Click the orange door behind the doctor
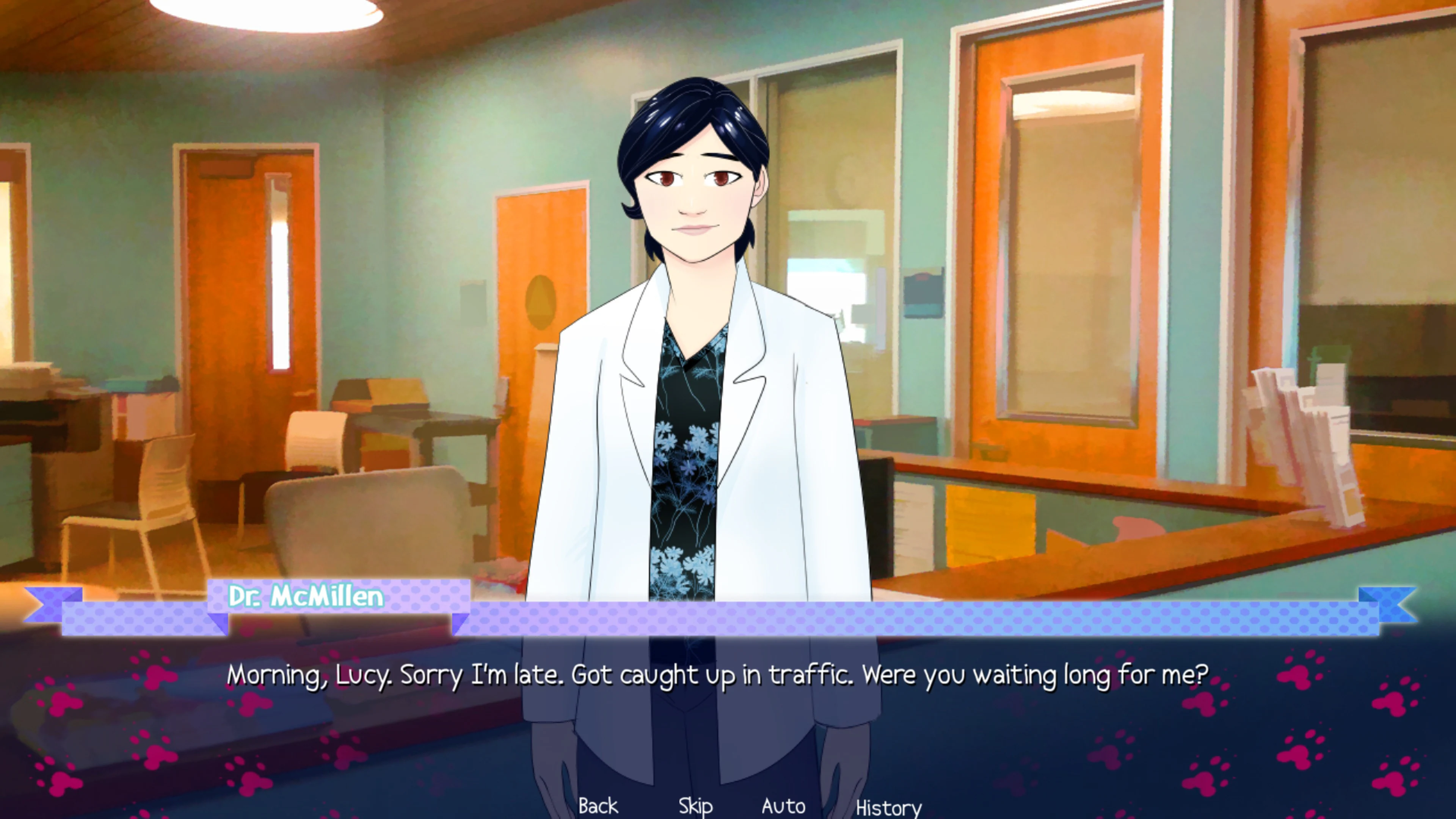Screen dimensions: 1456x819 (537, 311)
